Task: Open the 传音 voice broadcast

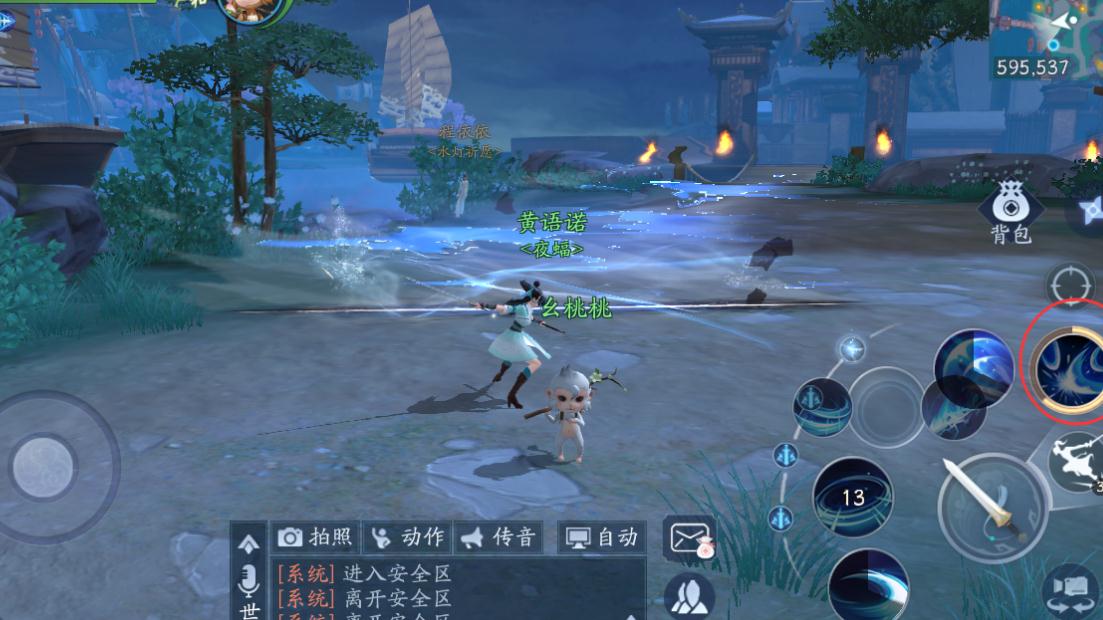Action: tap(498, 538)
